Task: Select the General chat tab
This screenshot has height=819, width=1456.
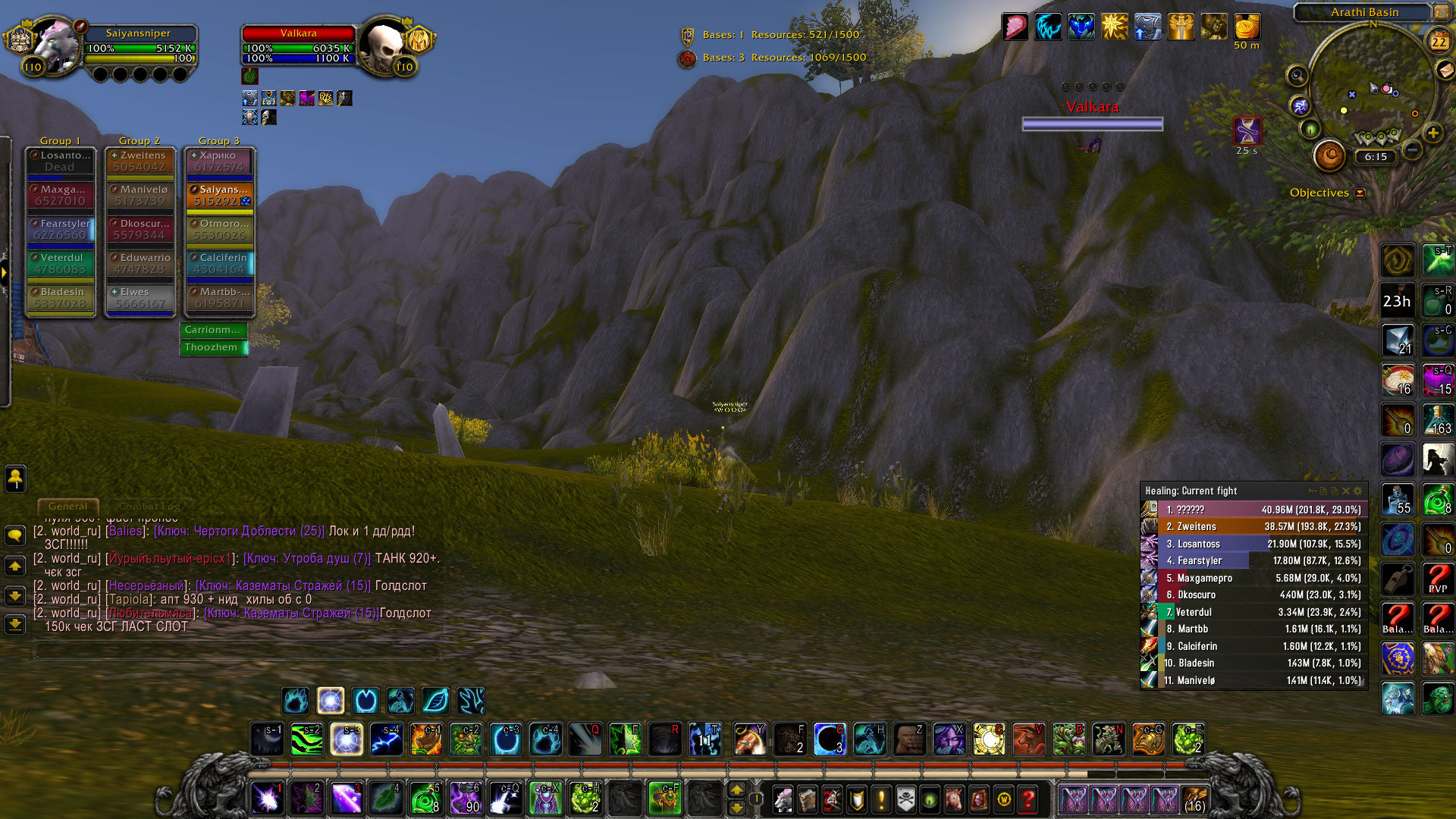Action: click(67, 506)
